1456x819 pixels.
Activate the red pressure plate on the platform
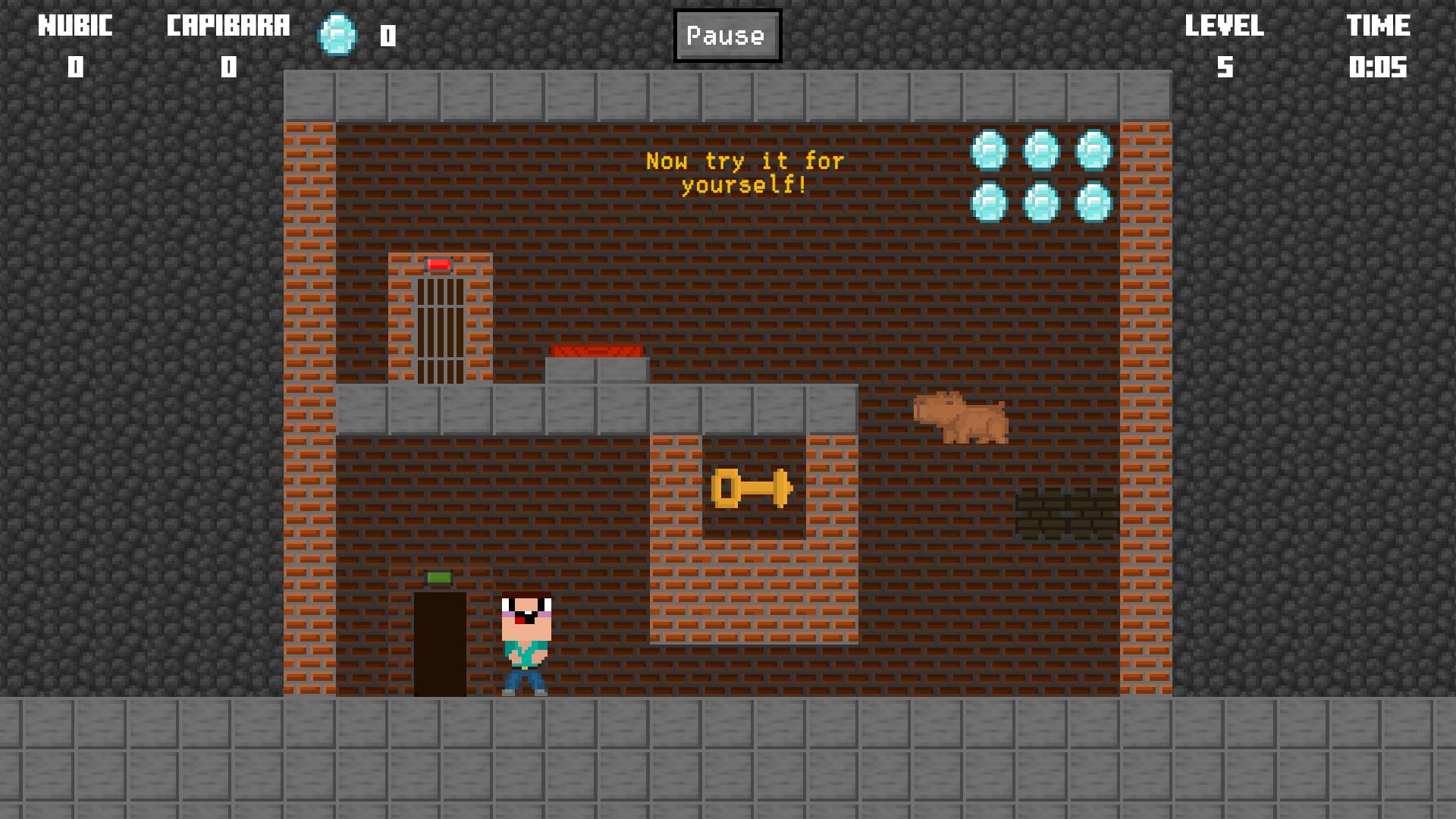pos(598,350)
